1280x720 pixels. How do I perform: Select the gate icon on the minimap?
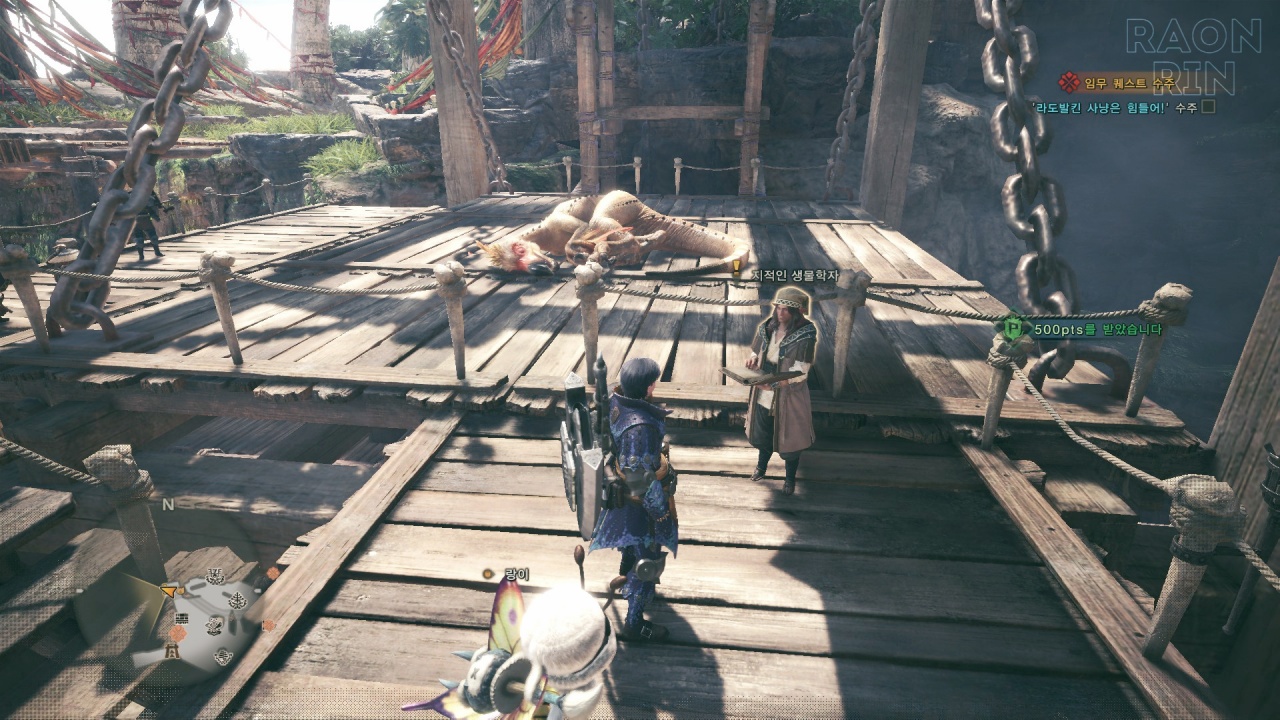172,651
